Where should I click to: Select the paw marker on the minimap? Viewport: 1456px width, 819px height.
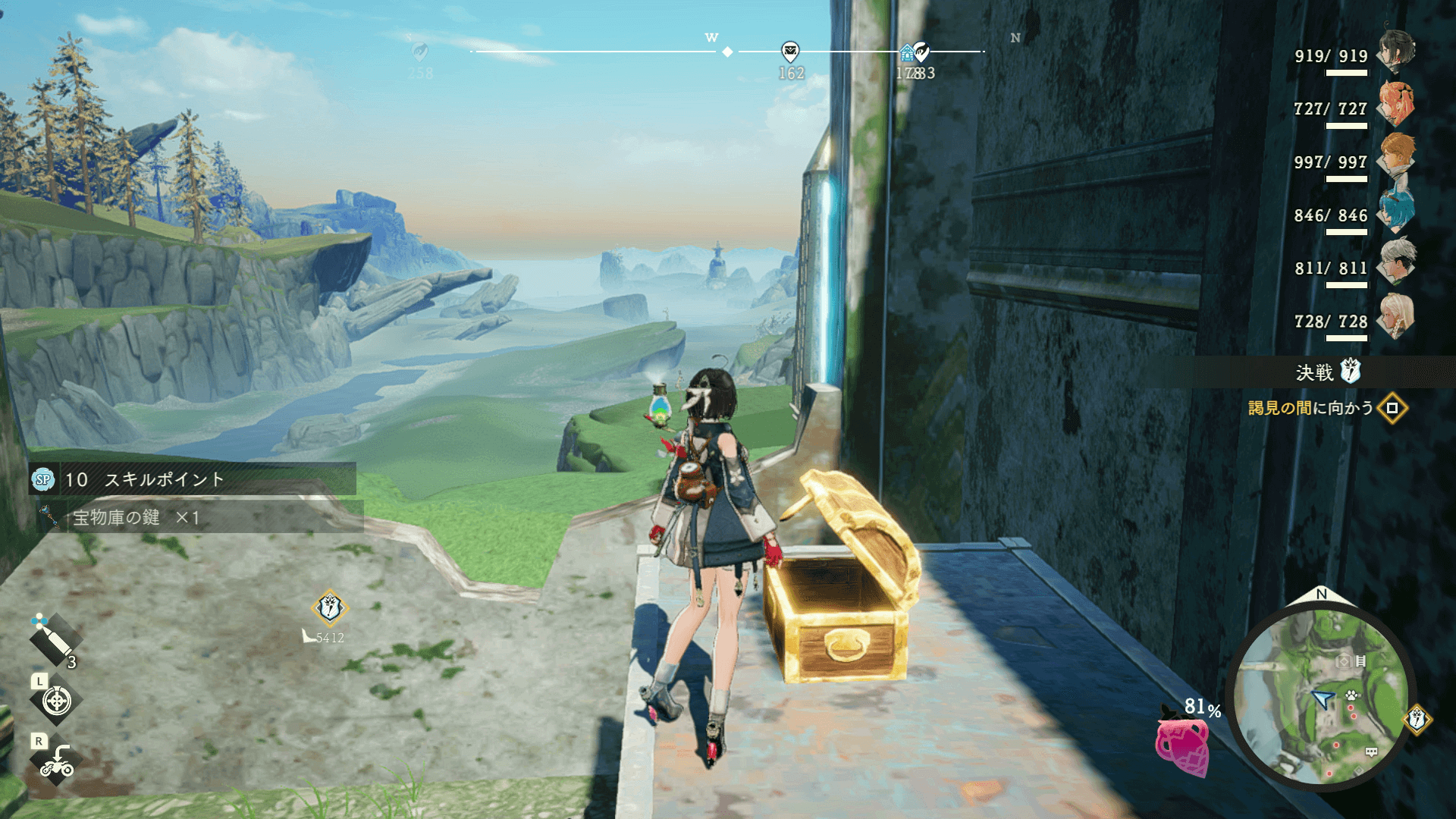(x=1351, y=694)
